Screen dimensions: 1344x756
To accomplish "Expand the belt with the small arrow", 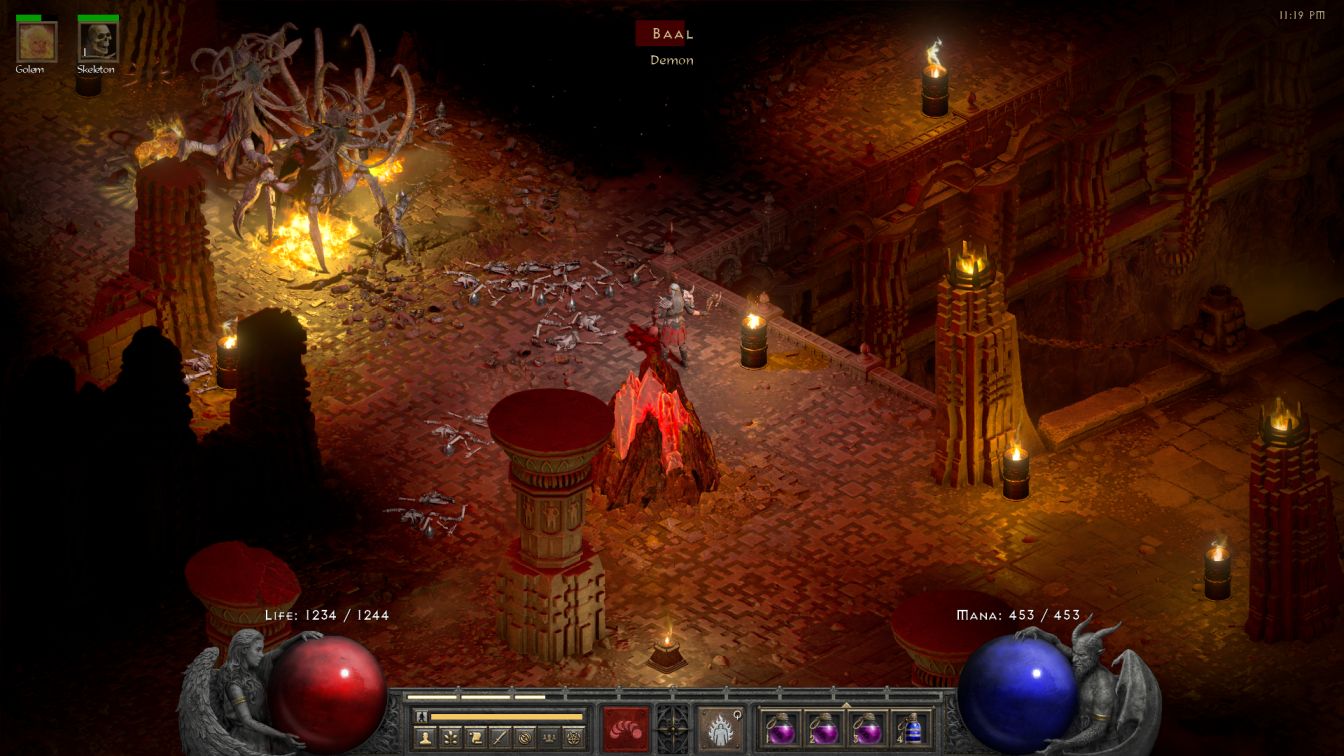I will tap(847, 704).
